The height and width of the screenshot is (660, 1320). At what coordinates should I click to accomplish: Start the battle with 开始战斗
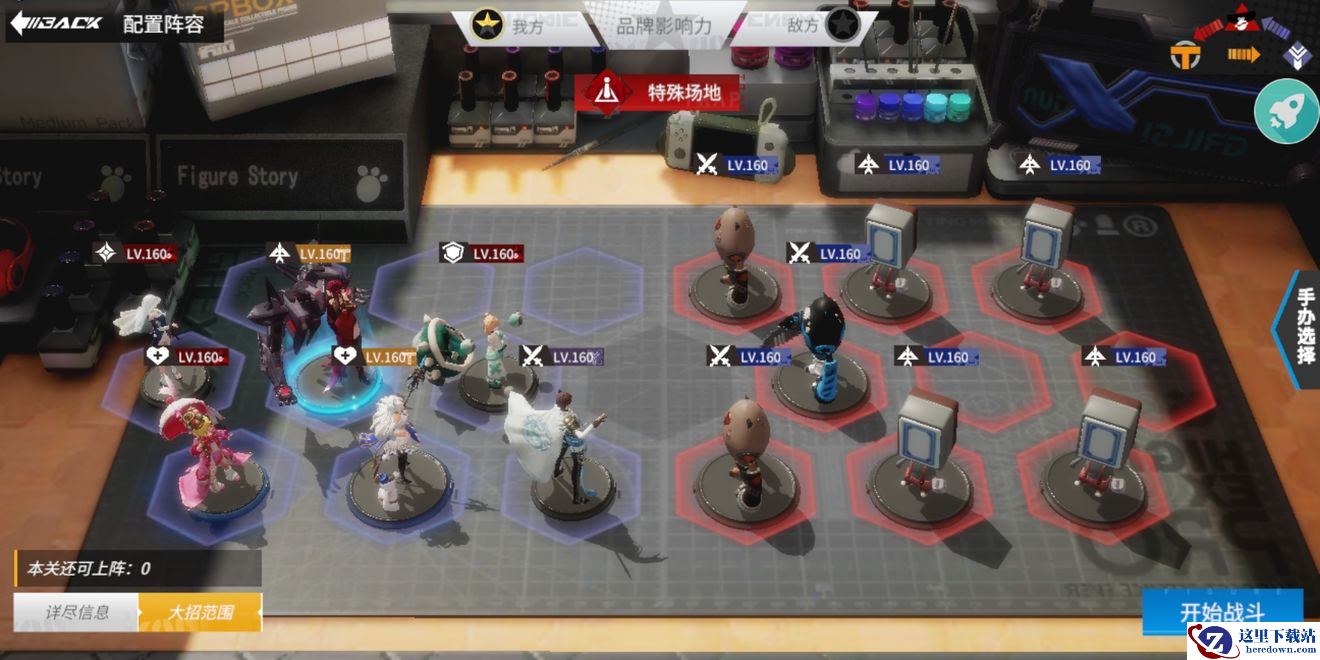coord(1222,612)
